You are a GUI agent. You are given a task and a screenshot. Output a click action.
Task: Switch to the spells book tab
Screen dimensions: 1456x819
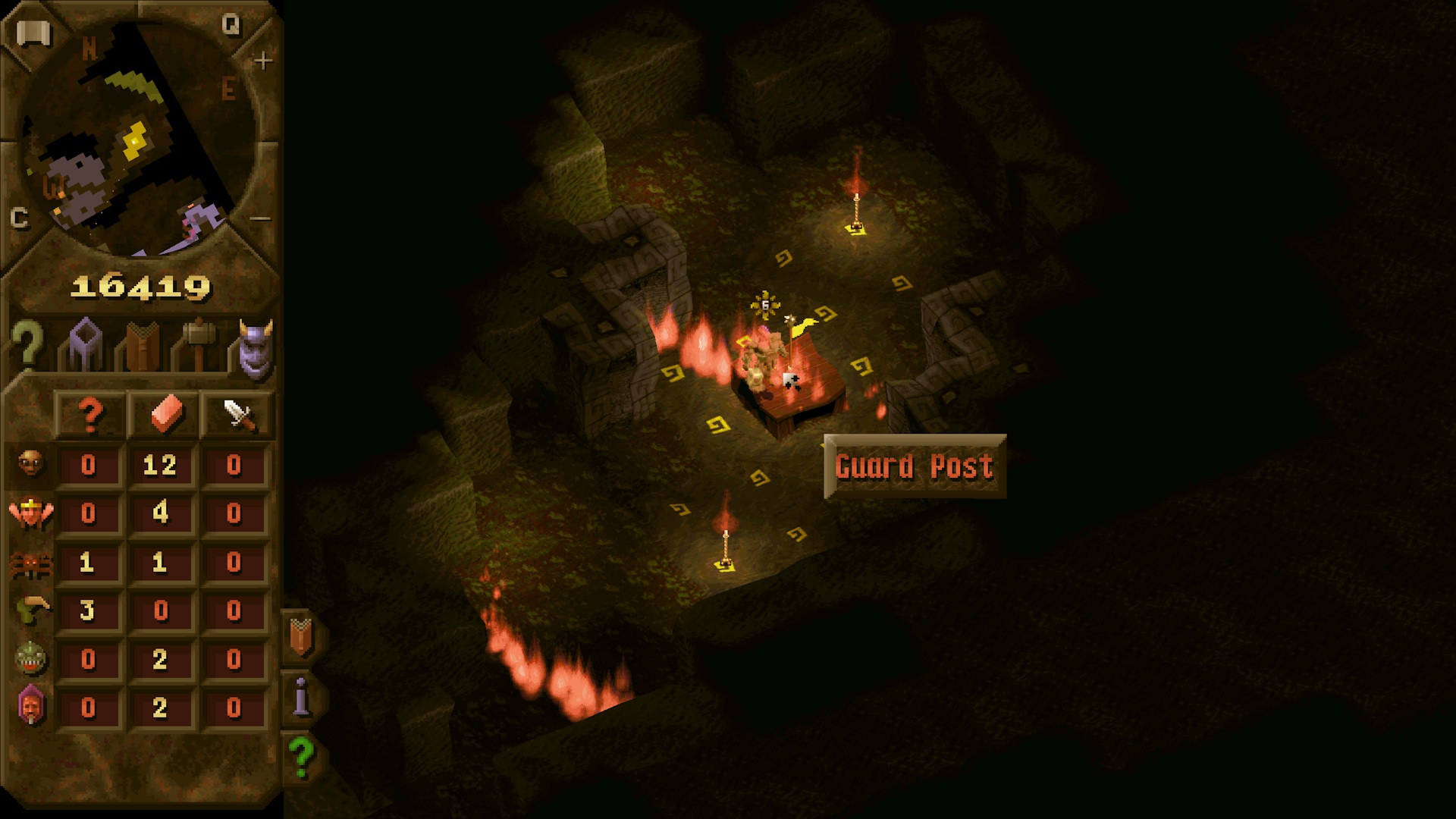click(142, 347)
